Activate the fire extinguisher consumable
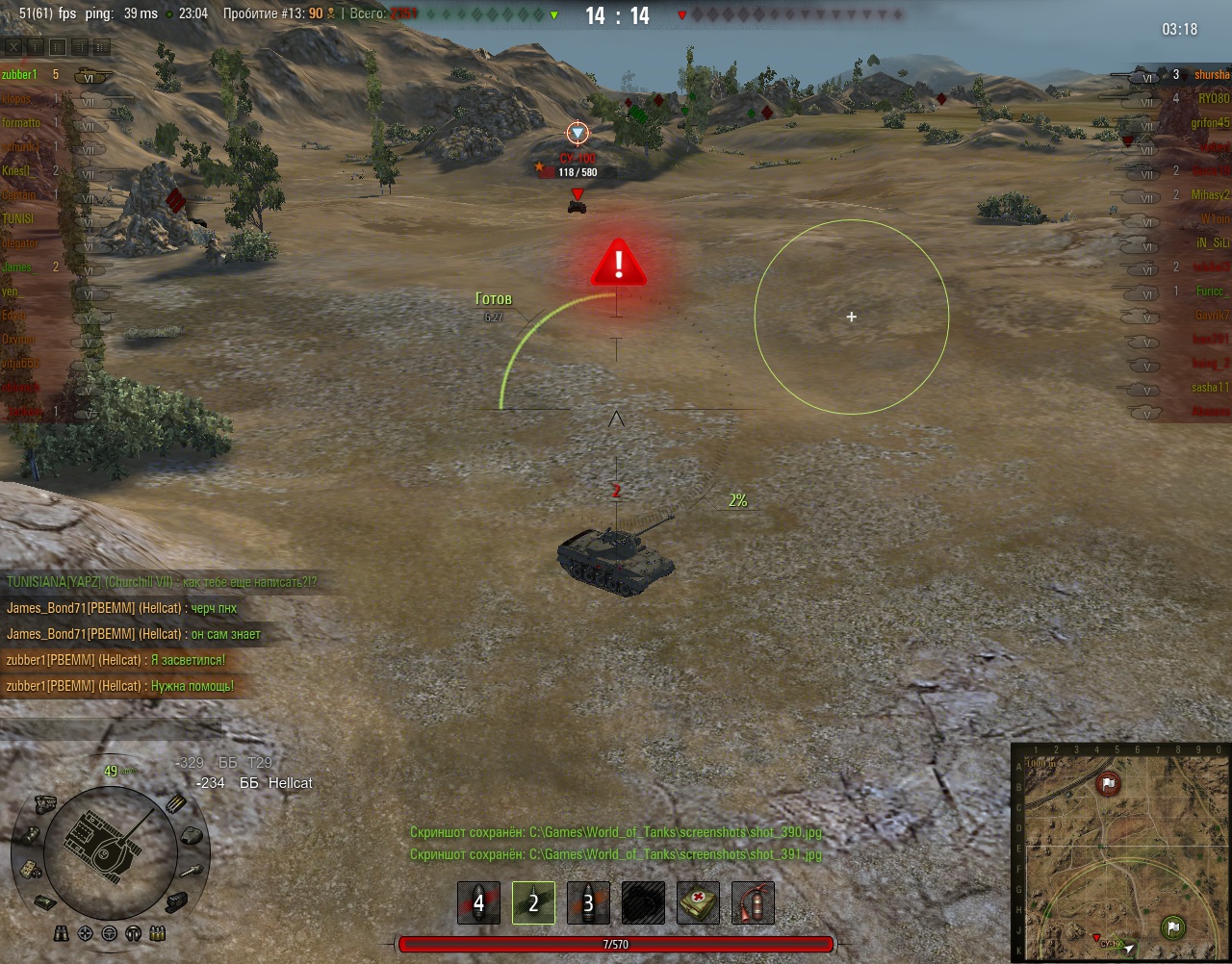The image size is (1232, 964). (x=753, y=903)
